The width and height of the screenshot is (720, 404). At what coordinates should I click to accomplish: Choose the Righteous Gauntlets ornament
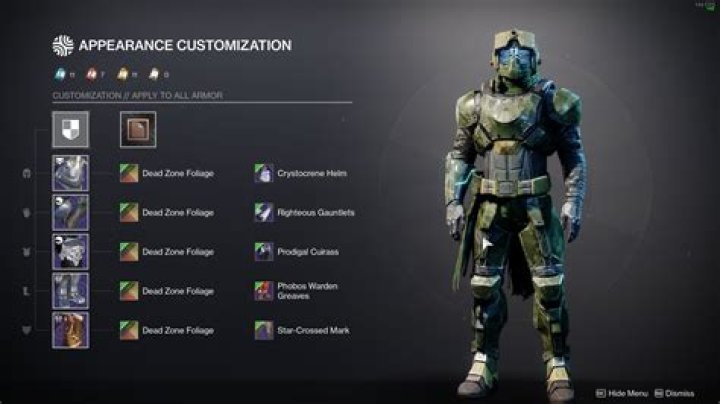[x=264, y=212]
